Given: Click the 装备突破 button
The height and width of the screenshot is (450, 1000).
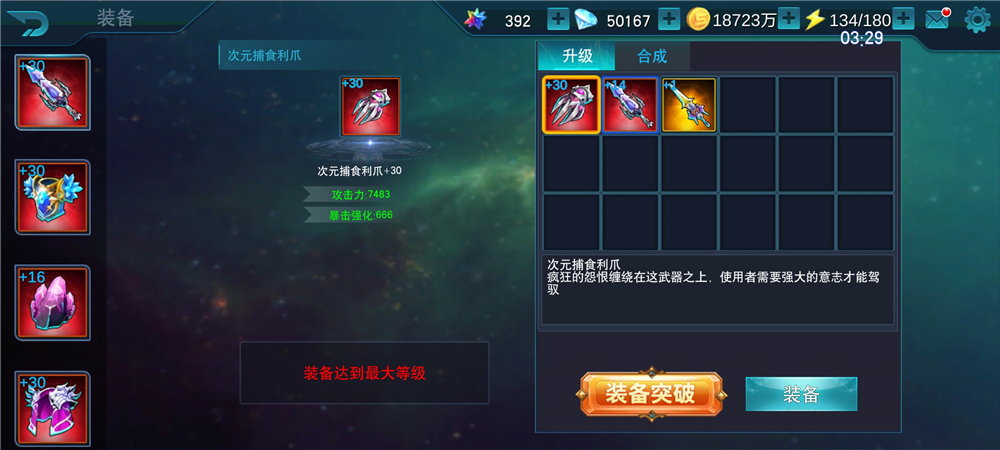Looking at the screenshot, I should [650, 394].
